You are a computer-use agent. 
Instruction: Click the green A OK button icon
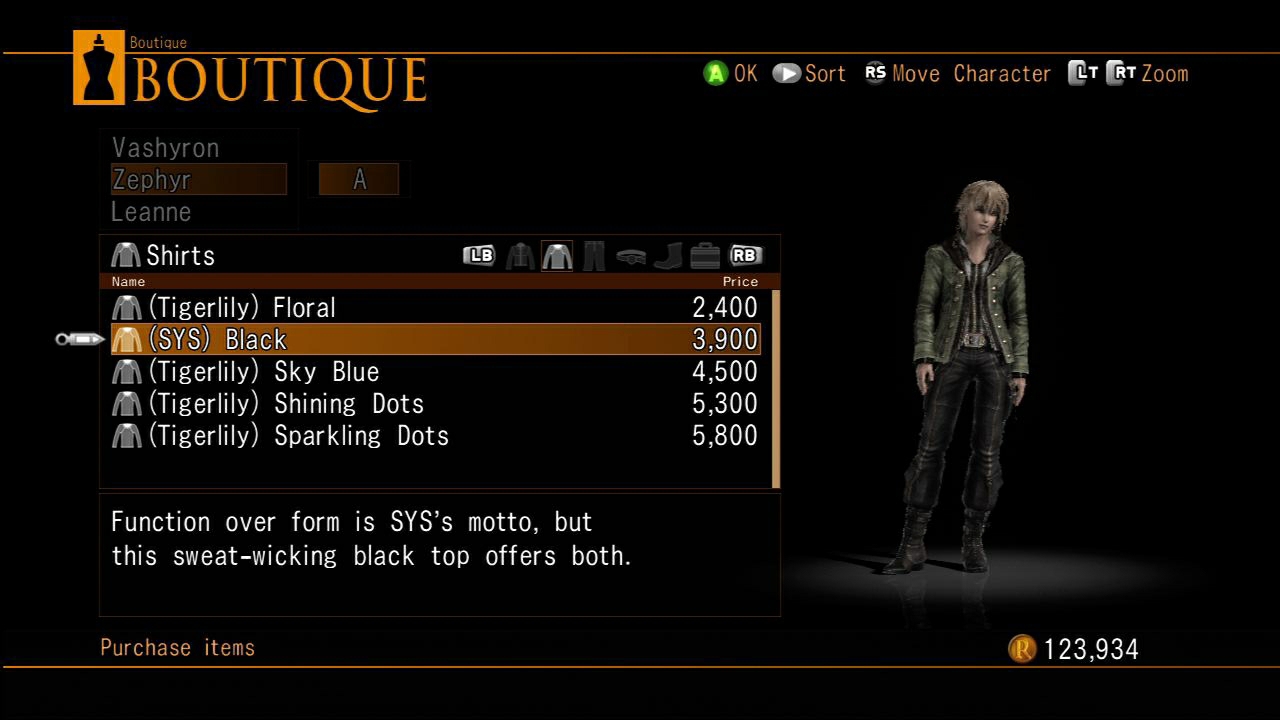coord(715,73)
